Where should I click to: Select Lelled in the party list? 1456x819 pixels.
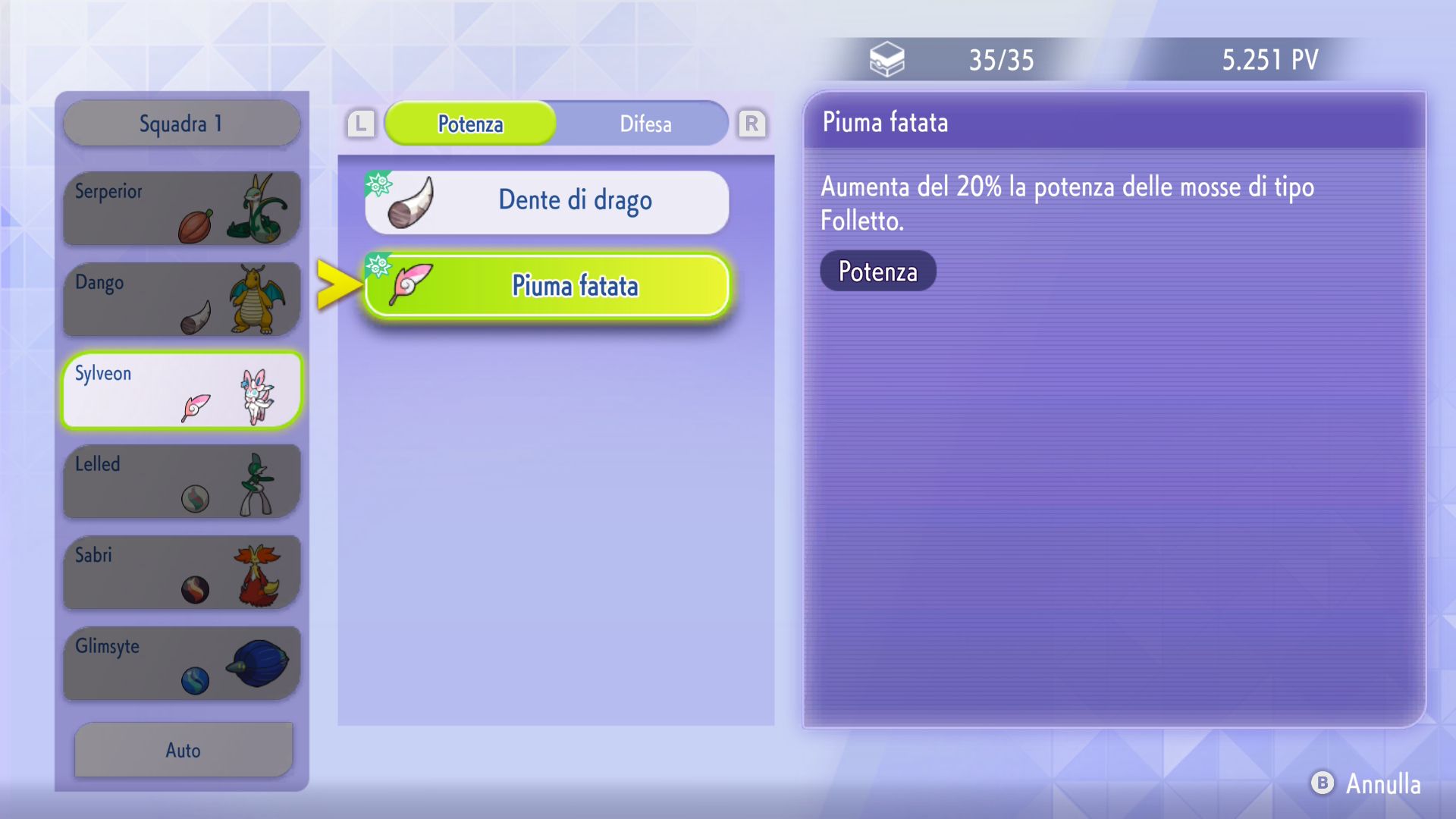click(181, 481)
